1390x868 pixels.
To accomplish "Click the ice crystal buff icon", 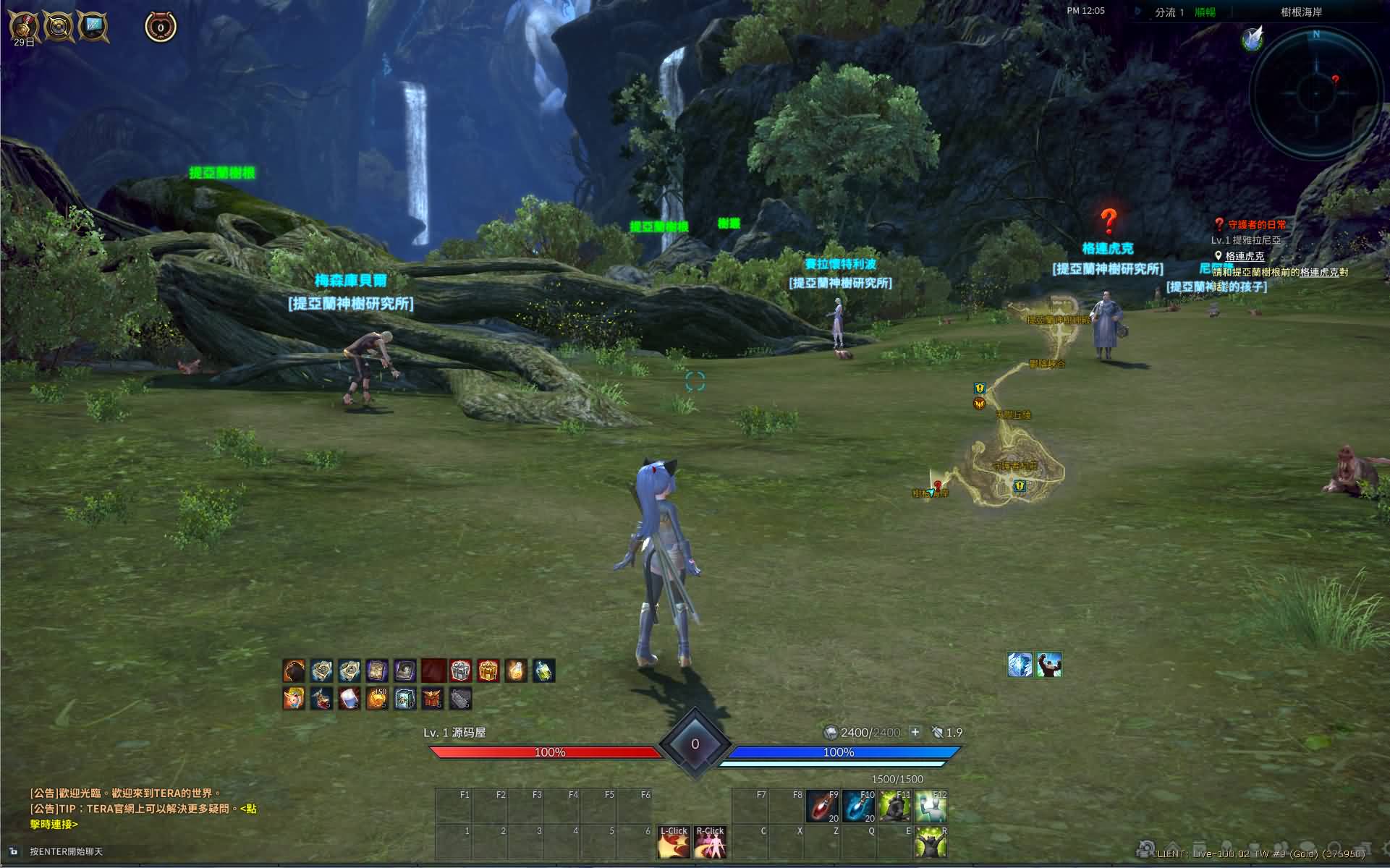I will [1020, 665].
